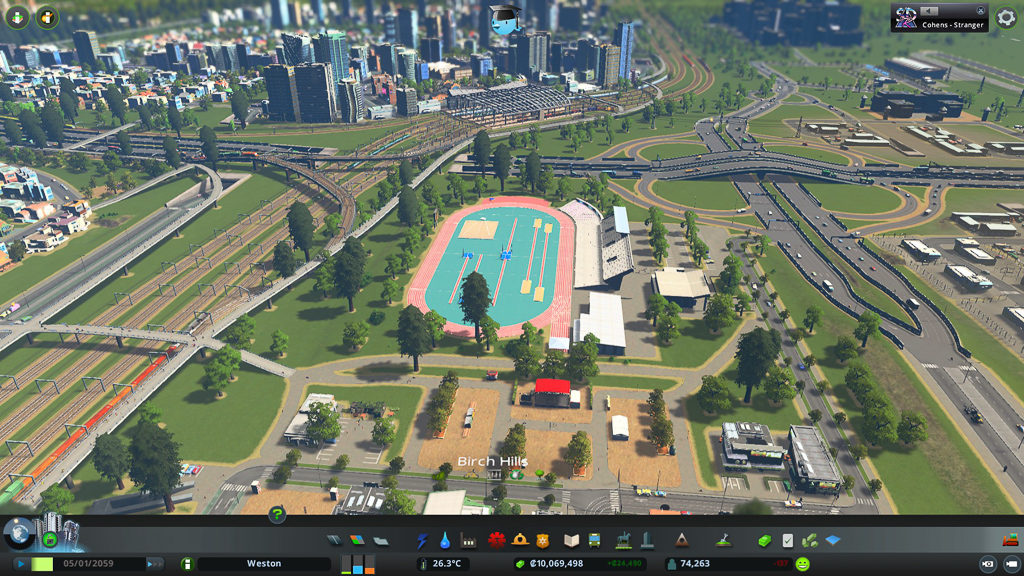The width and height of the screenshot is (1024, 576).
Task: Open the Zoning tool
Action: 357,541
